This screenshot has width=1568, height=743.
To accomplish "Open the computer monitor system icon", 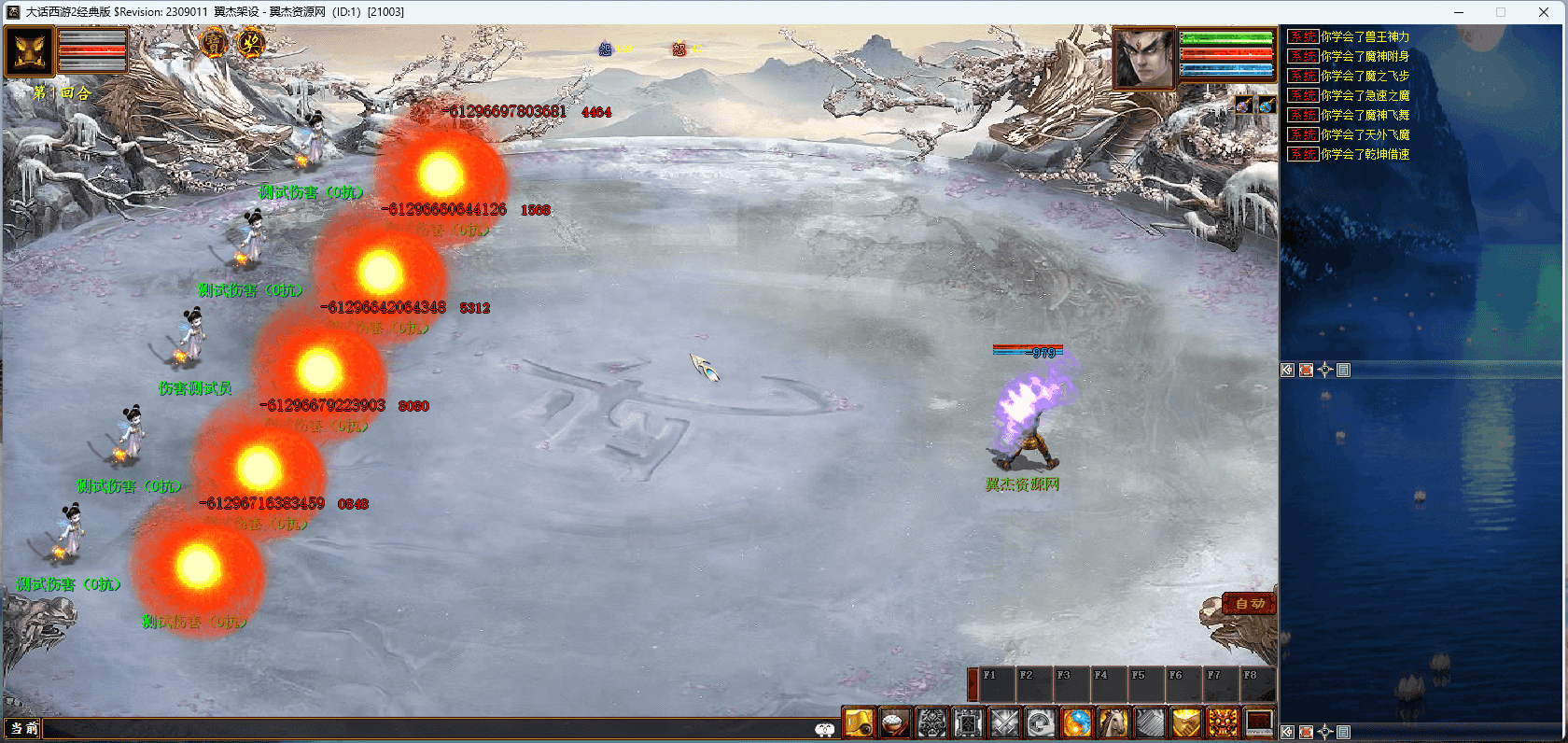I will (x=1259, y=723).
